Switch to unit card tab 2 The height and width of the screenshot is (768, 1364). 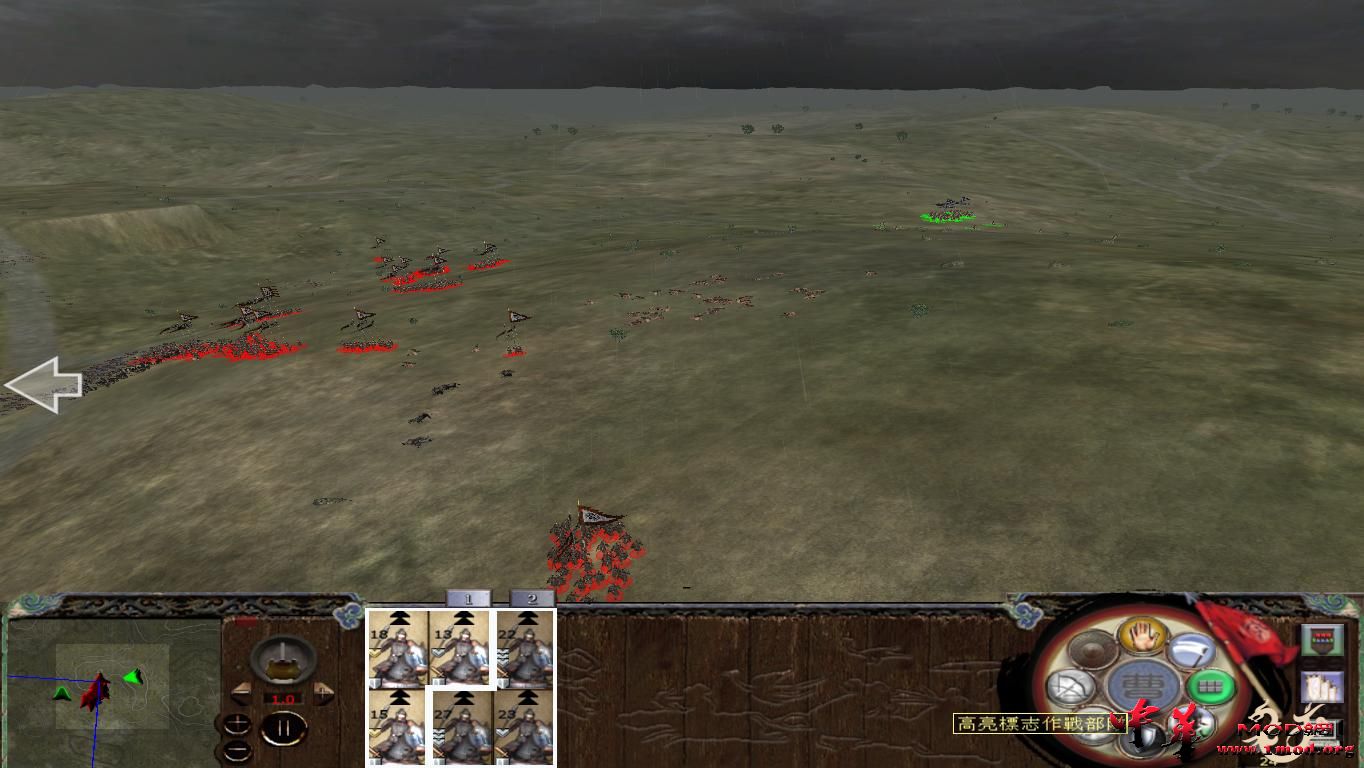click(530, 600)
